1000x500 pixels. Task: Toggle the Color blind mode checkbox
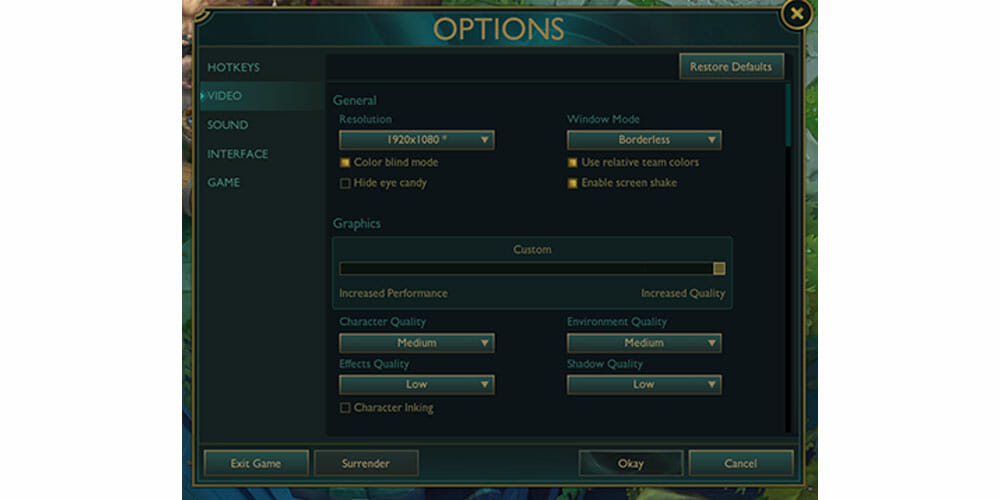point(345,162)
